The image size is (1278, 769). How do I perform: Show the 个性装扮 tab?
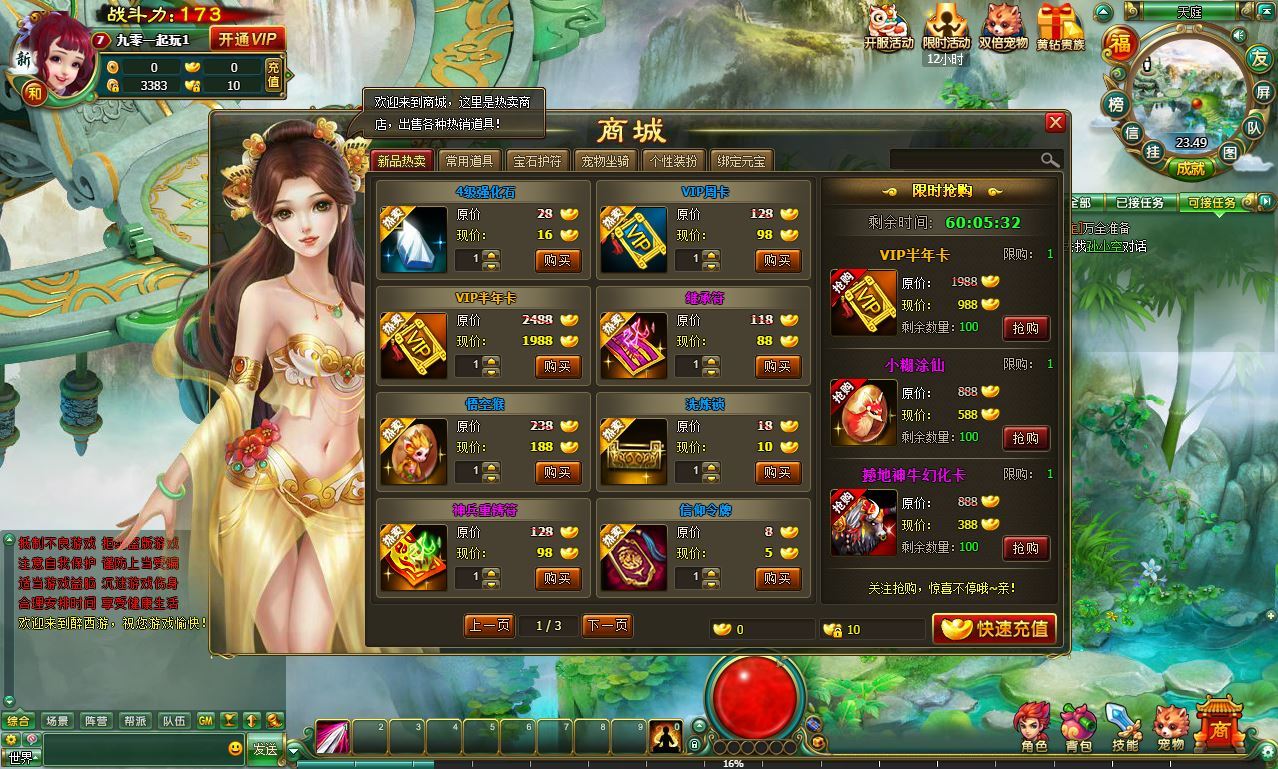[673, 161]
